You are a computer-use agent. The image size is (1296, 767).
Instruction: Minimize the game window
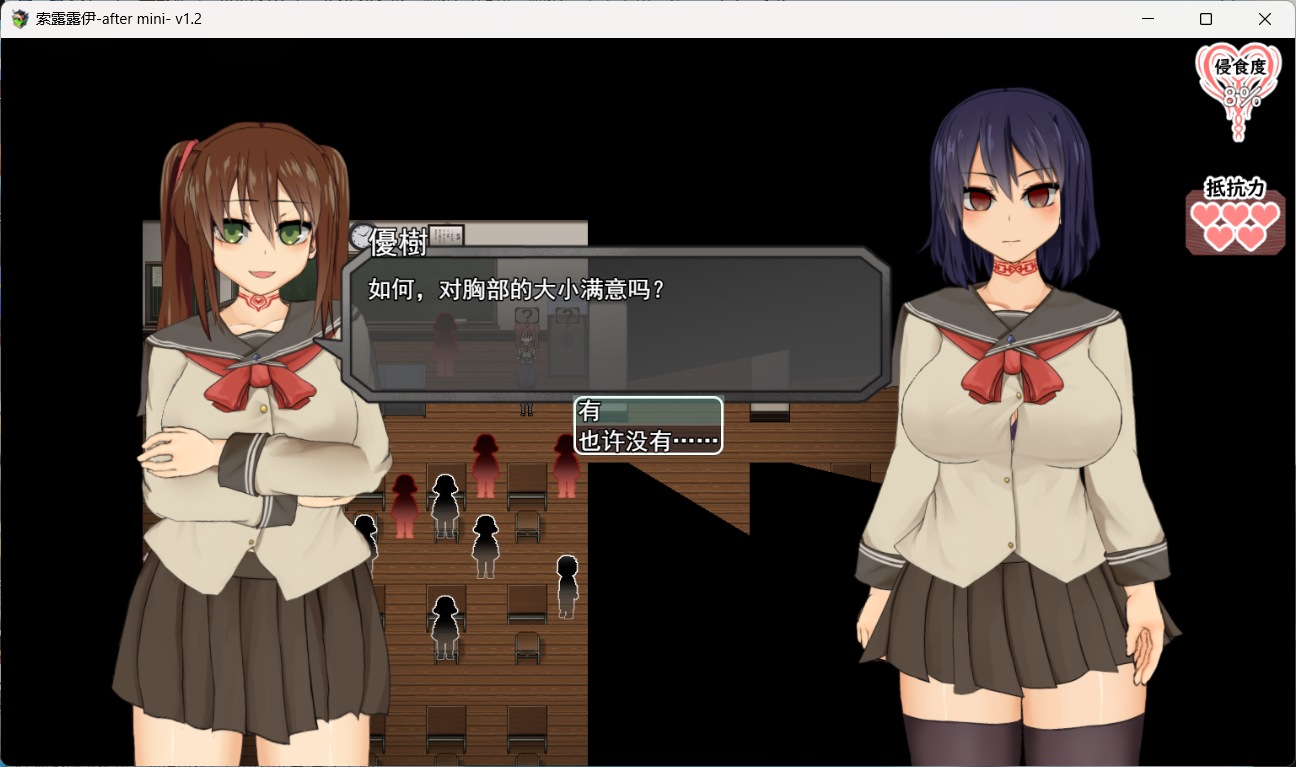1147,19
